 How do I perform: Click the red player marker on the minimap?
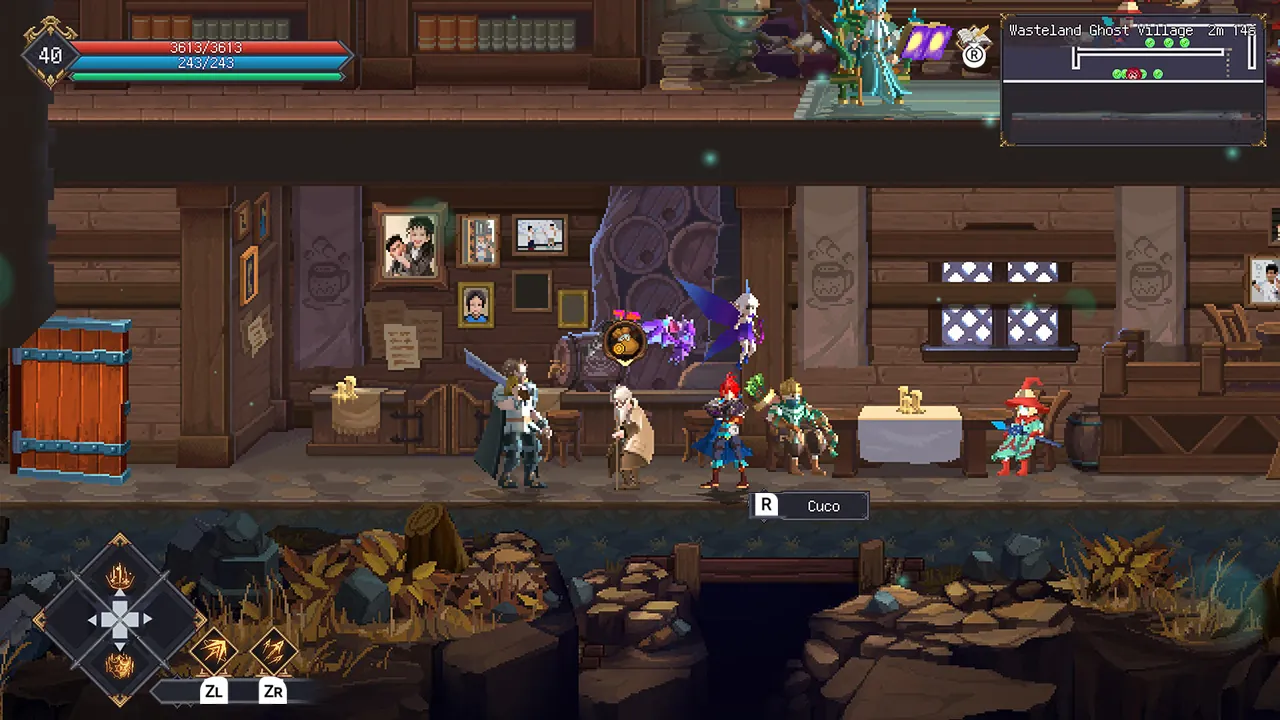tap(1132, 73)
